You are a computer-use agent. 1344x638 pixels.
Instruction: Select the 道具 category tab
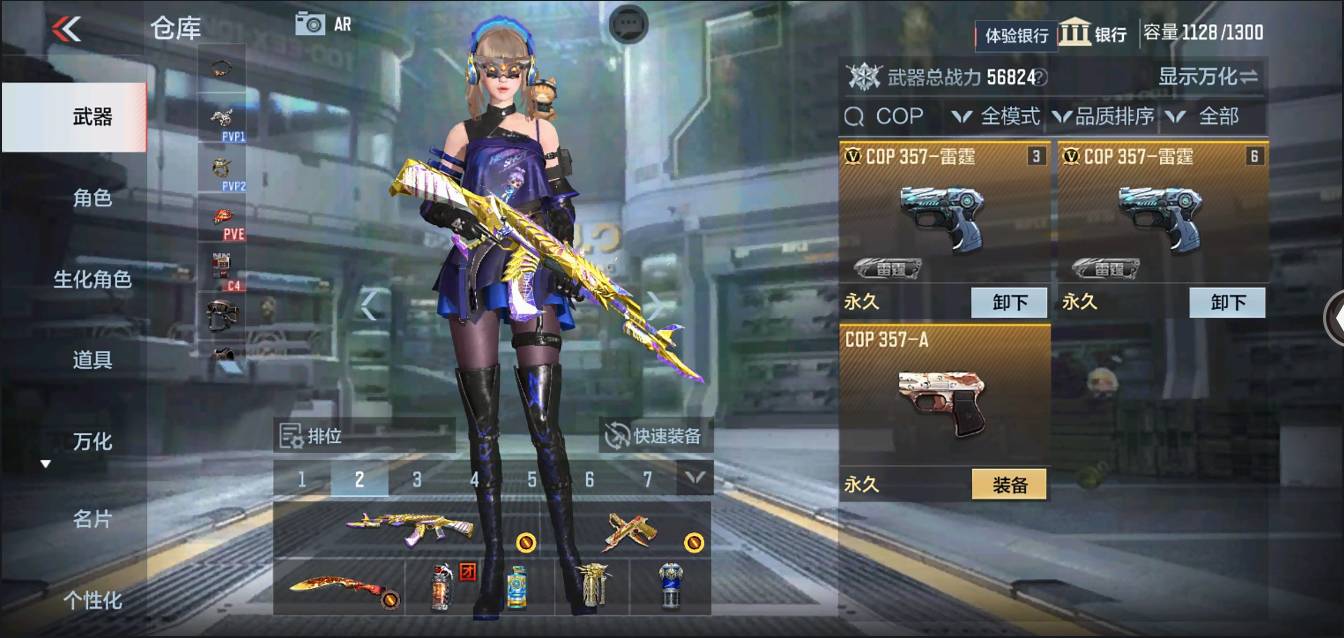(x=92, y=360)
